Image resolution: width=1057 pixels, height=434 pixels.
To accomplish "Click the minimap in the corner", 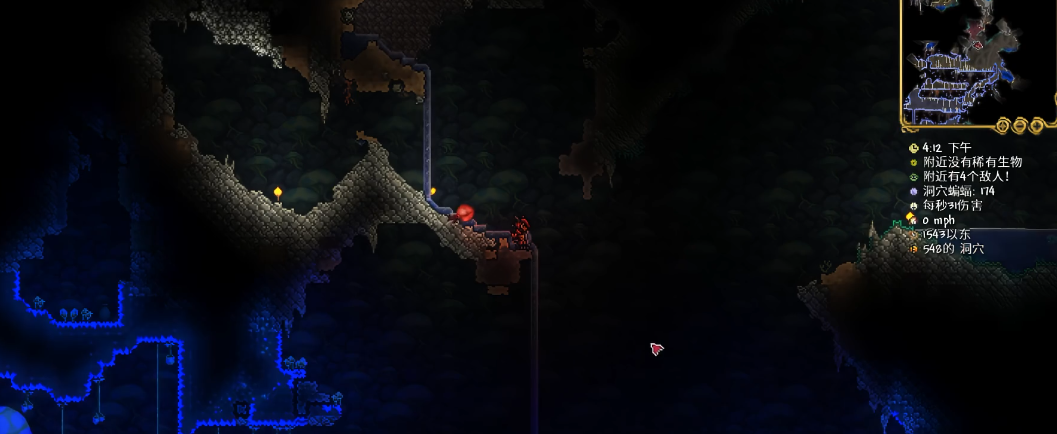I will (x=976, y=58).
